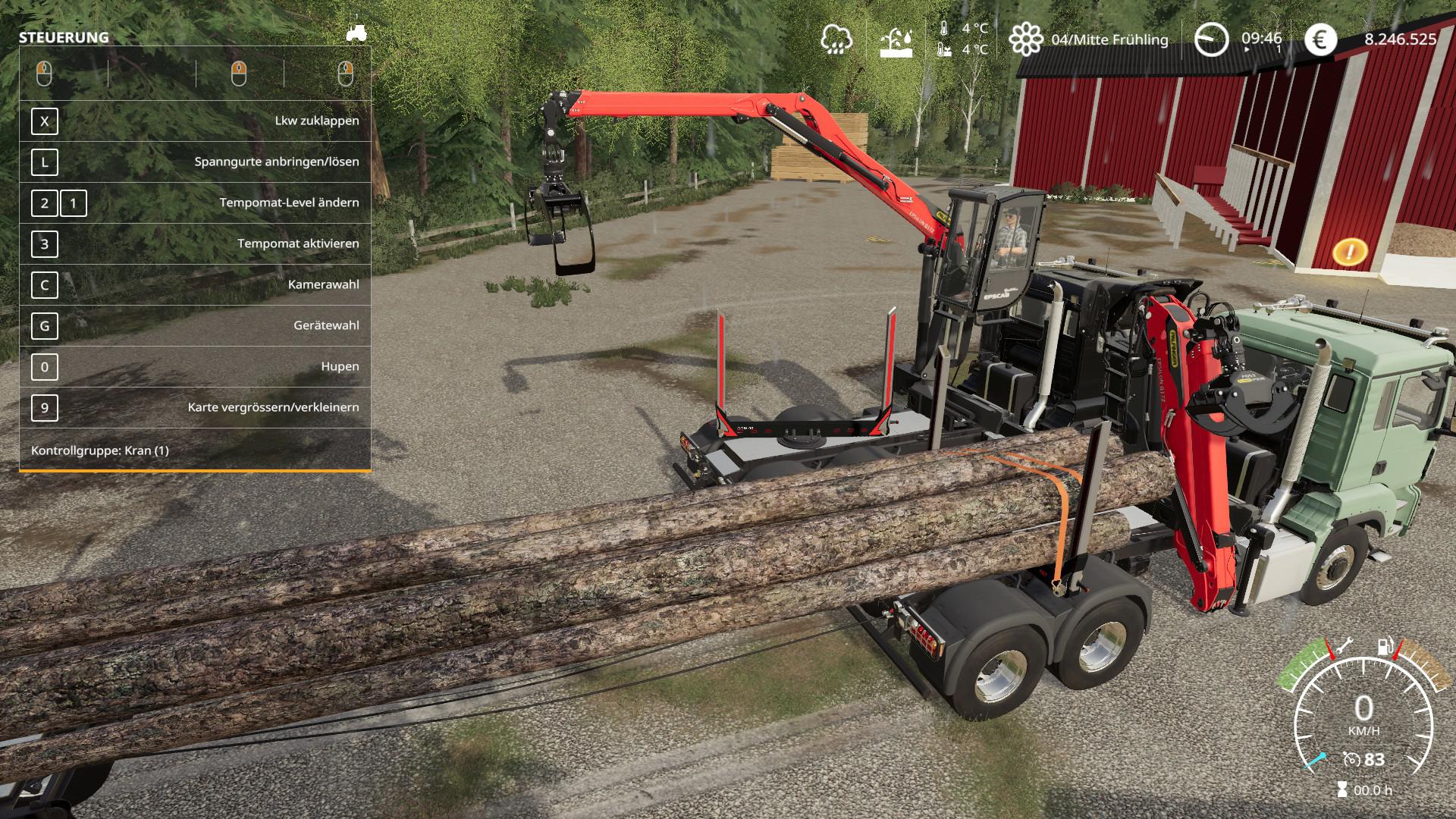
Task: Choose the Kamerawahl control row
Action: coord(195,285)
